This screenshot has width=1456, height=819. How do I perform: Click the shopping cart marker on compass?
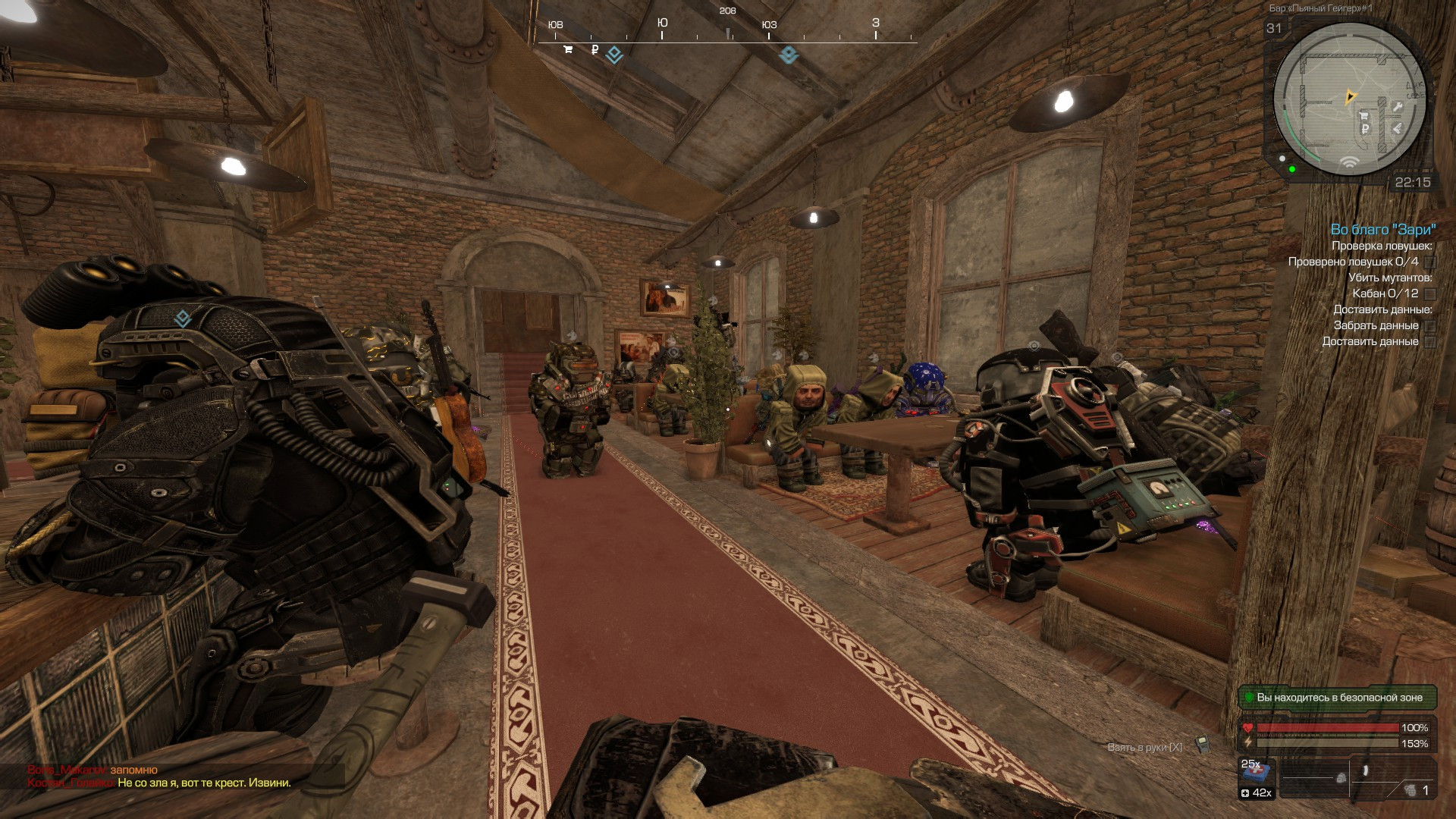pyautogui.click(x=567, y=50)
